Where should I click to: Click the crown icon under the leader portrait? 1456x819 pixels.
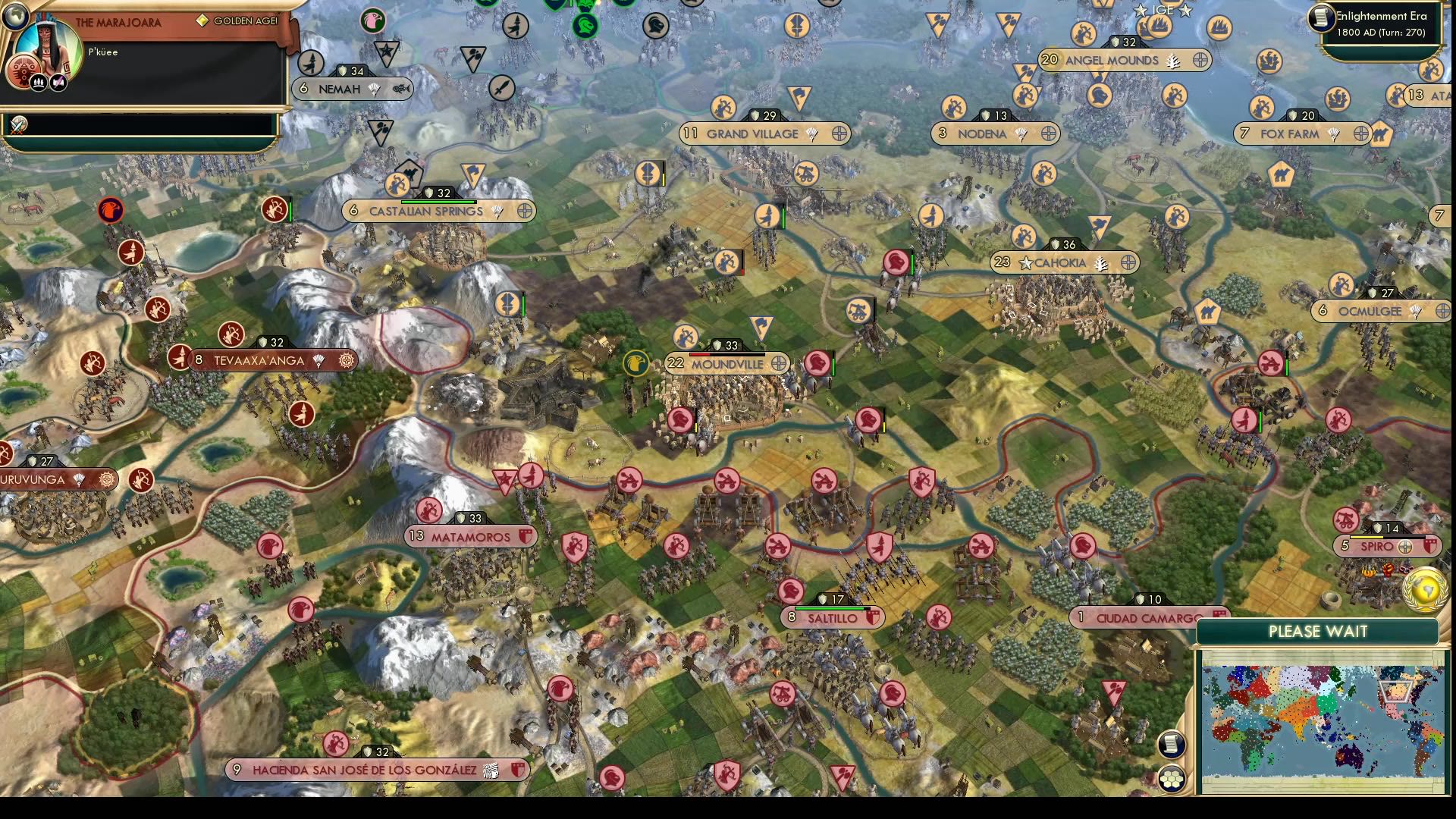click(x=39, y=83)
